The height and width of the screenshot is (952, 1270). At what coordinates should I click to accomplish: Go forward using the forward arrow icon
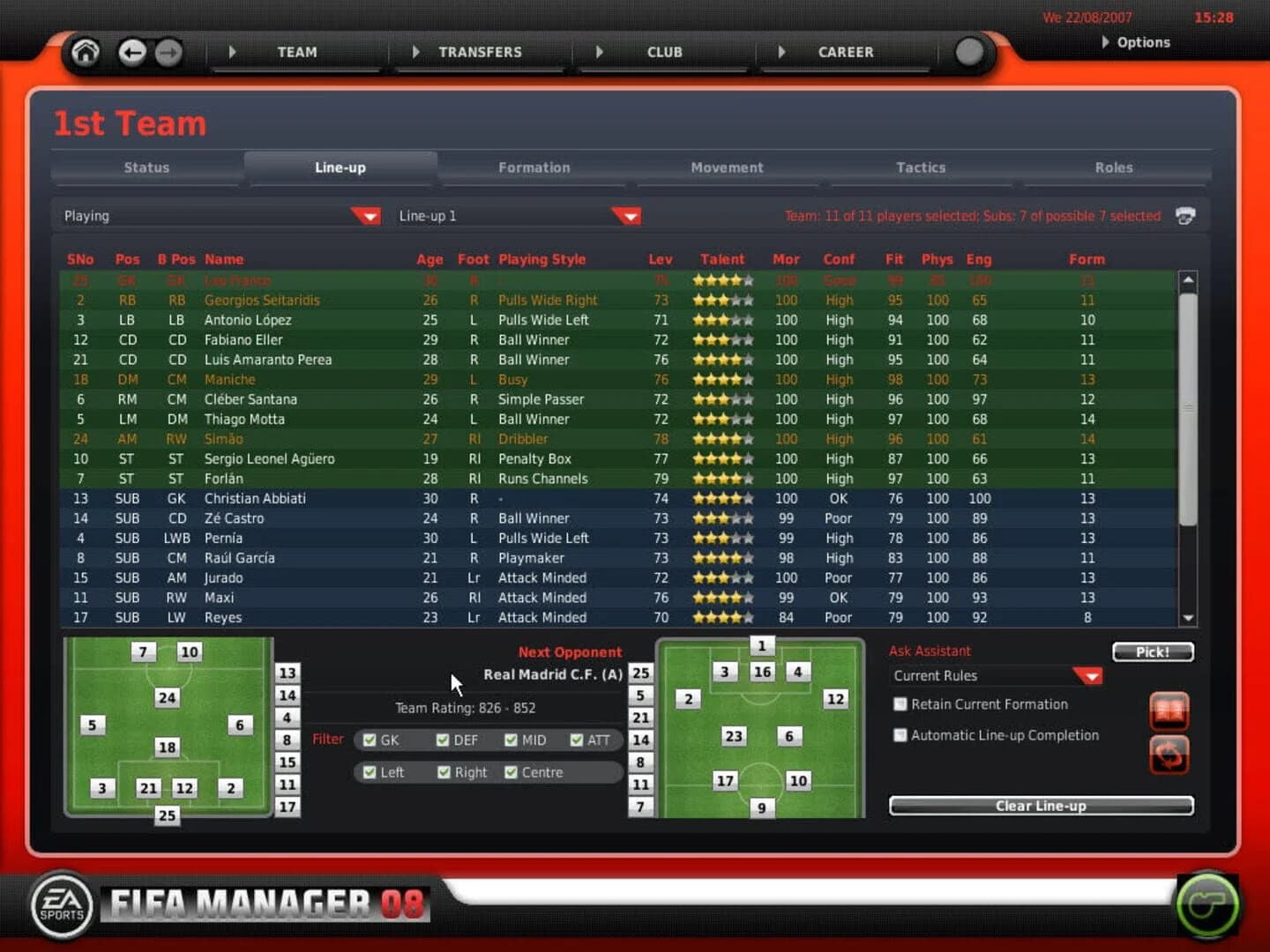pyautogui.click(x=168, y=53)
